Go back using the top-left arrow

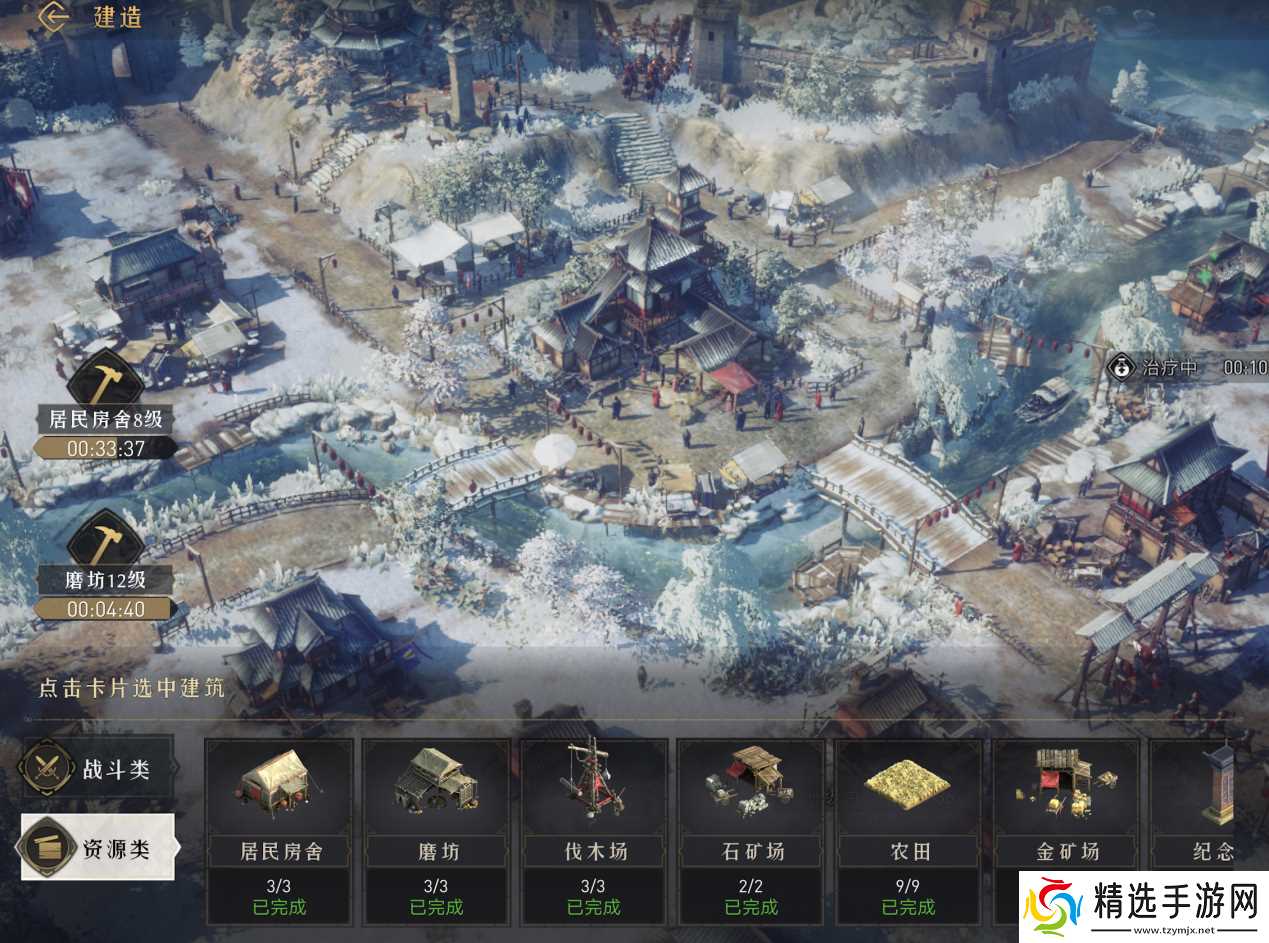pyautogui.click(x=55, y=17)
